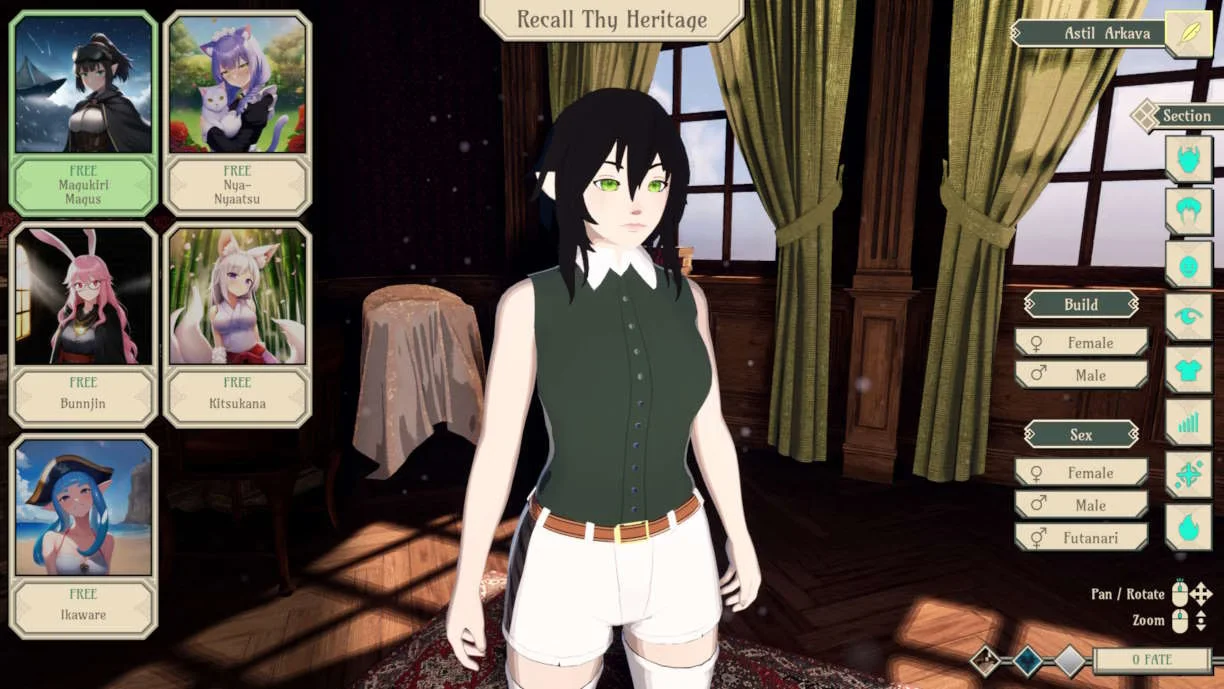Viewport: 1224px width, 689px height.
Task: Click the Astil Arkava name field
Action: tap(1090, 34)
